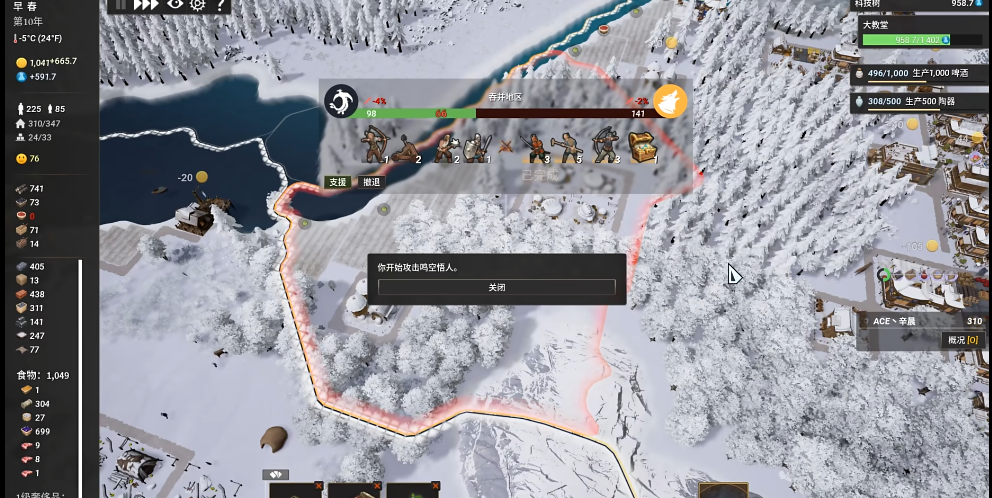Pause the game speed
Image resolution: width=992 pixels, height=498 pixels.
[121, 4]
